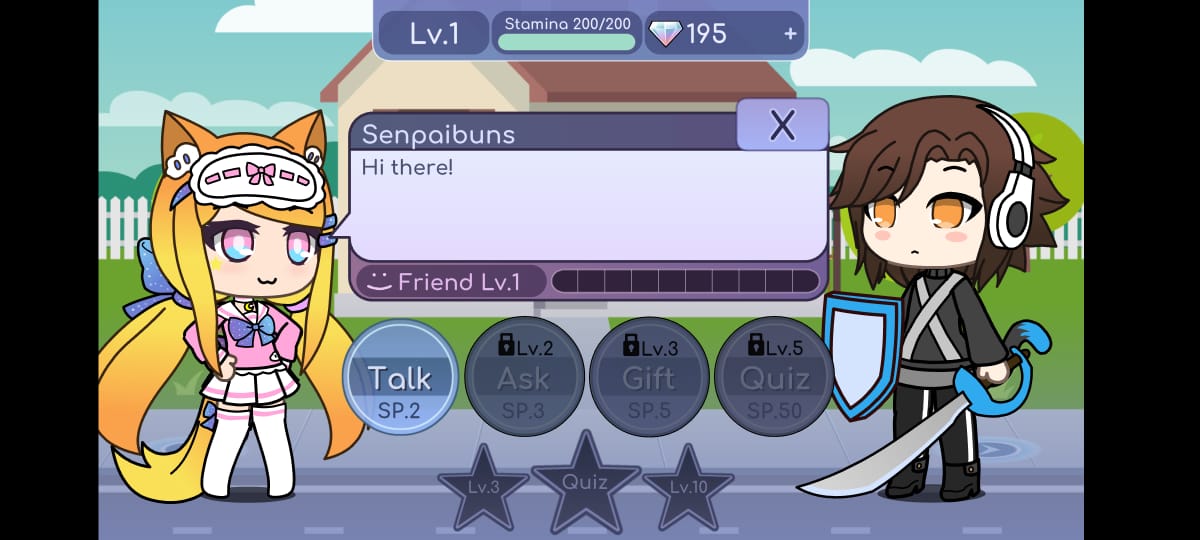Tap the locked Gift button
This screenshot has width=1200, height=540.
pos(649,378)
